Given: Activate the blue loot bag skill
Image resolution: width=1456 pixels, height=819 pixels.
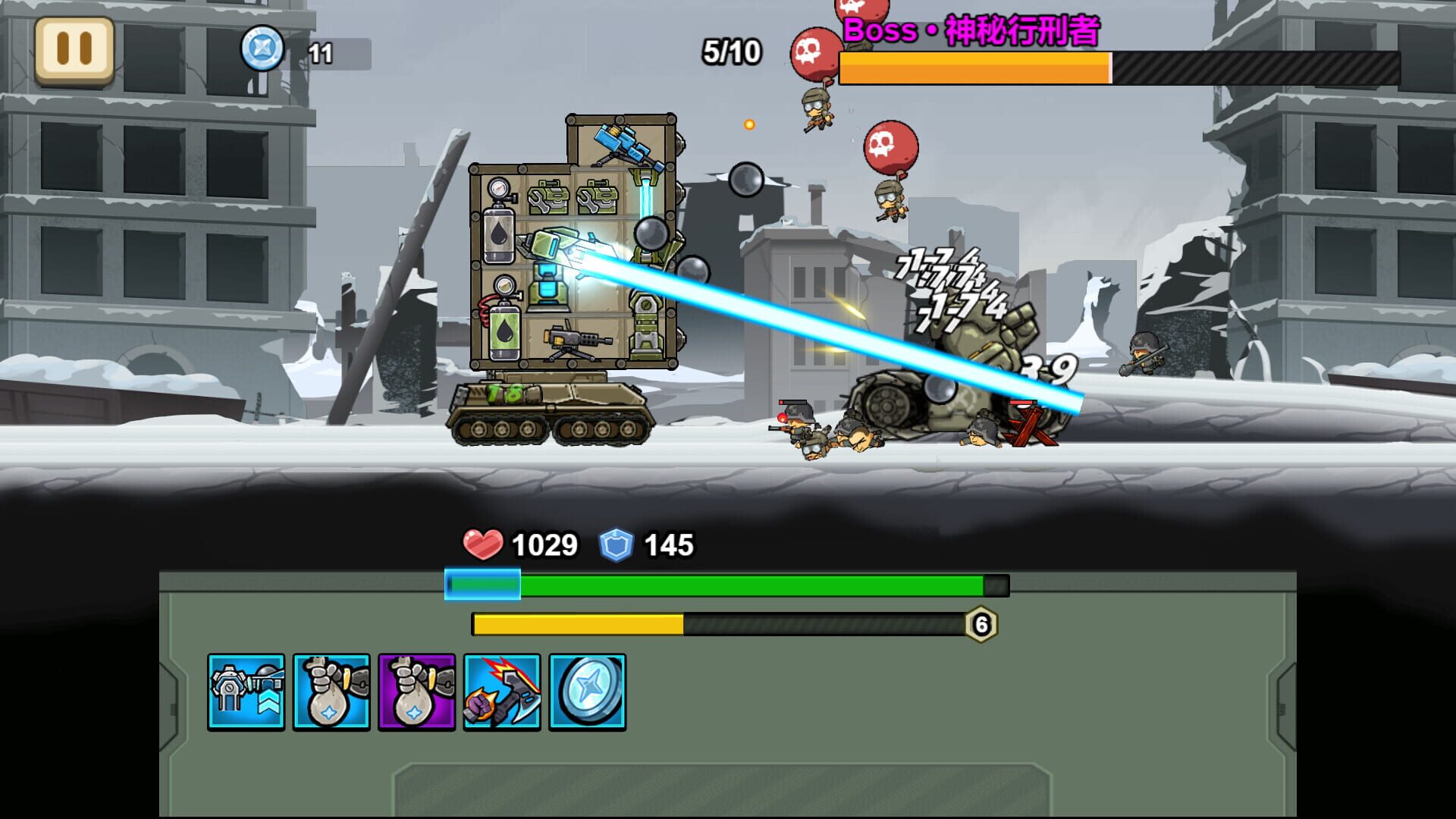Looking at the screenshot, I should pos(331,692).
